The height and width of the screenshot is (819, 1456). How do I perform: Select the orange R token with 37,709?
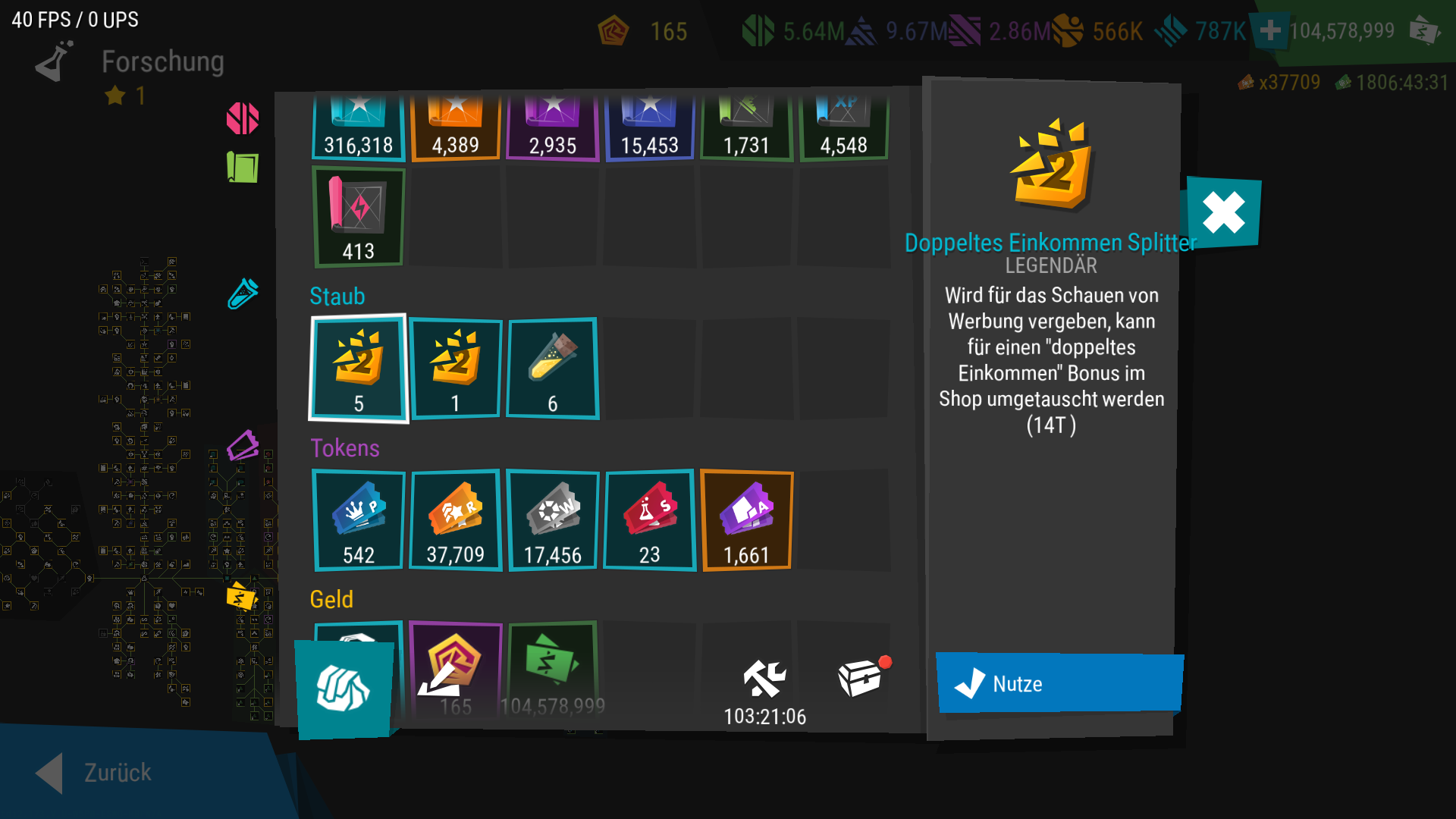click(455, 520)
